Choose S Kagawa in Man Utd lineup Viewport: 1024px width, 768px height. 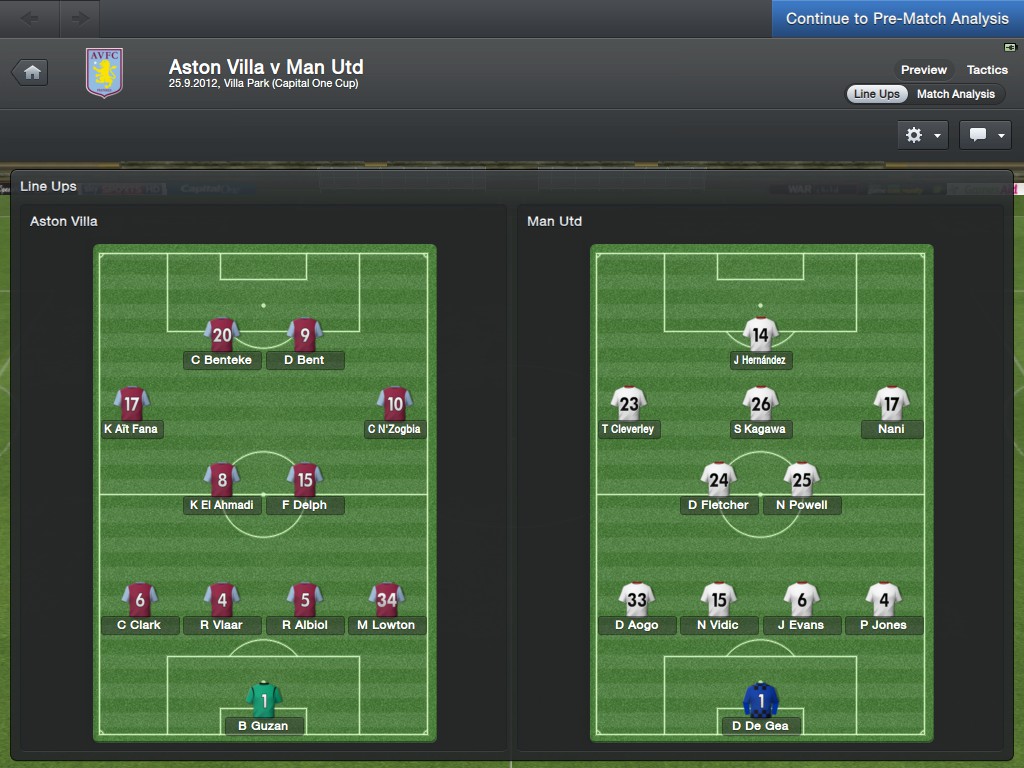click(x=760, y=413)
